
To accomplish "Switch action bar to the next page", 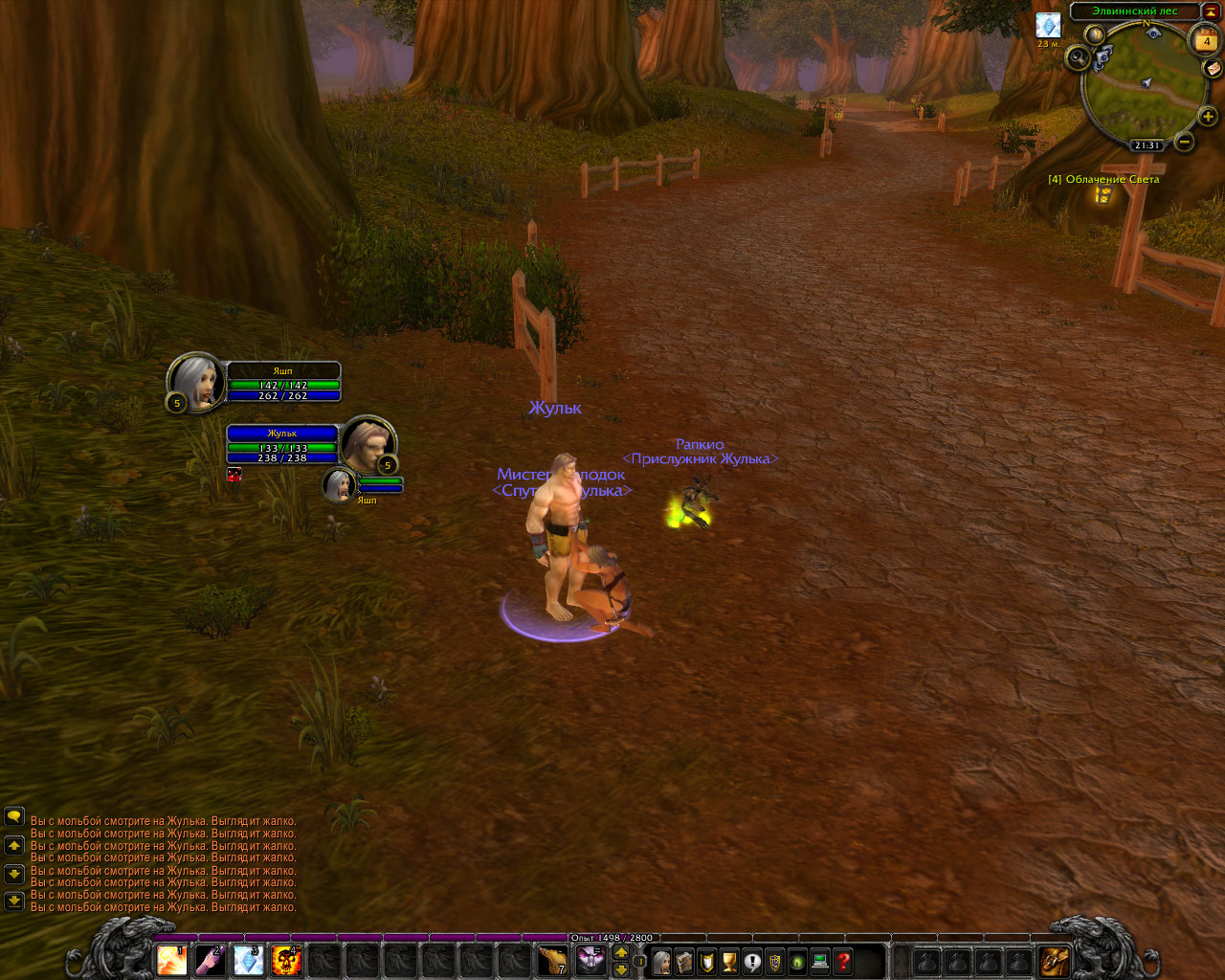I will click(x=621, y=952).
